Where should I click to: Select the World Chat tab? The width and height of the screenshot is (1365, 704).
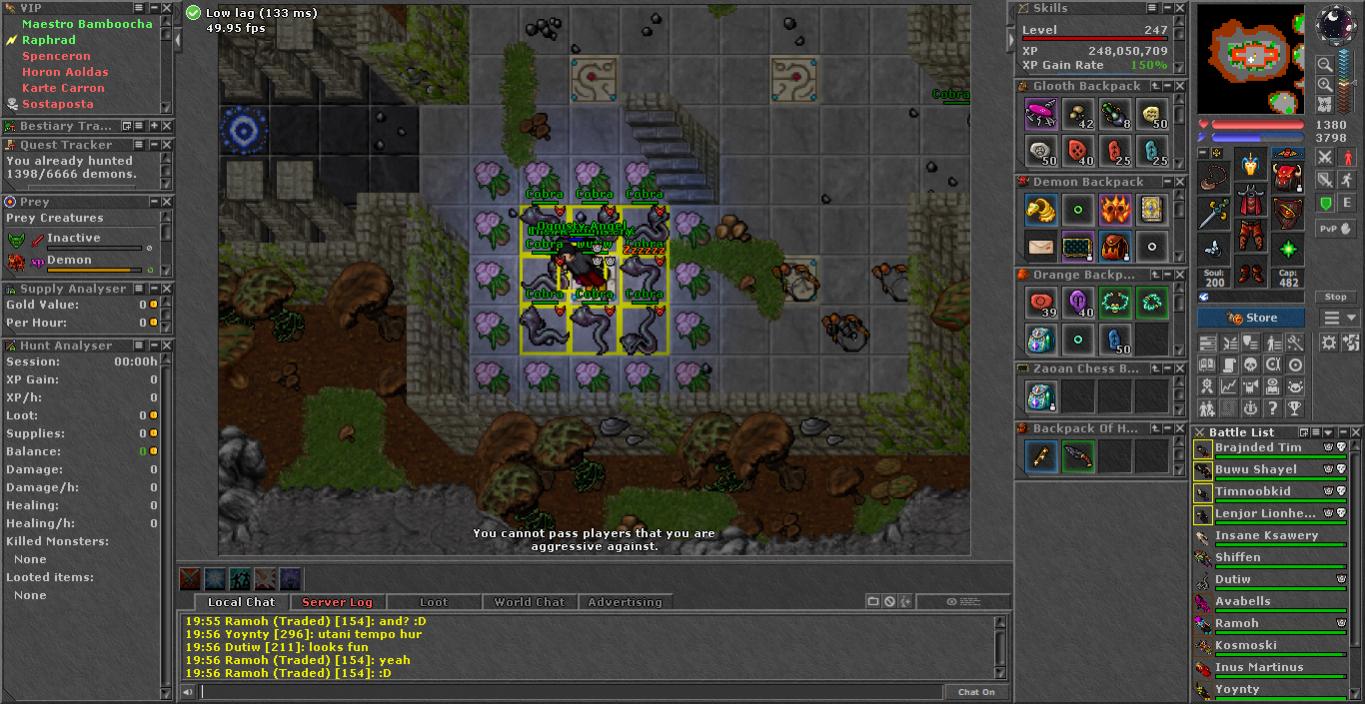click(x=529, y=602)
